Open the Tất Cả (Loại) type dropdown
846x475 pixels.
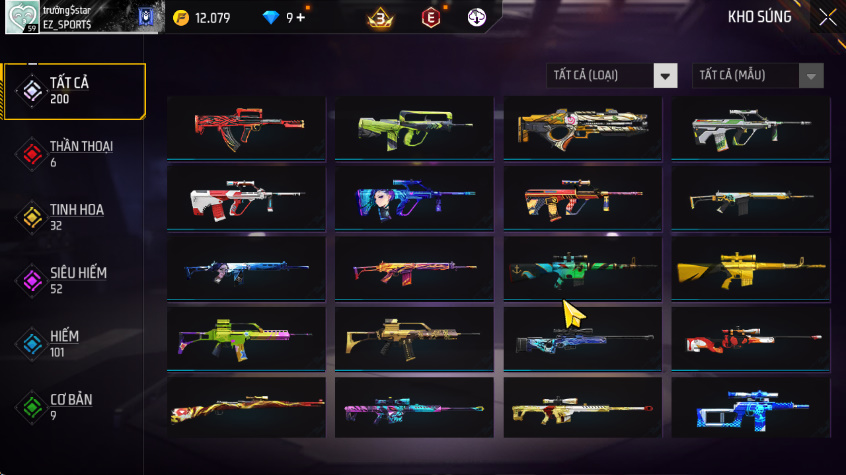[x=612, y=76]
